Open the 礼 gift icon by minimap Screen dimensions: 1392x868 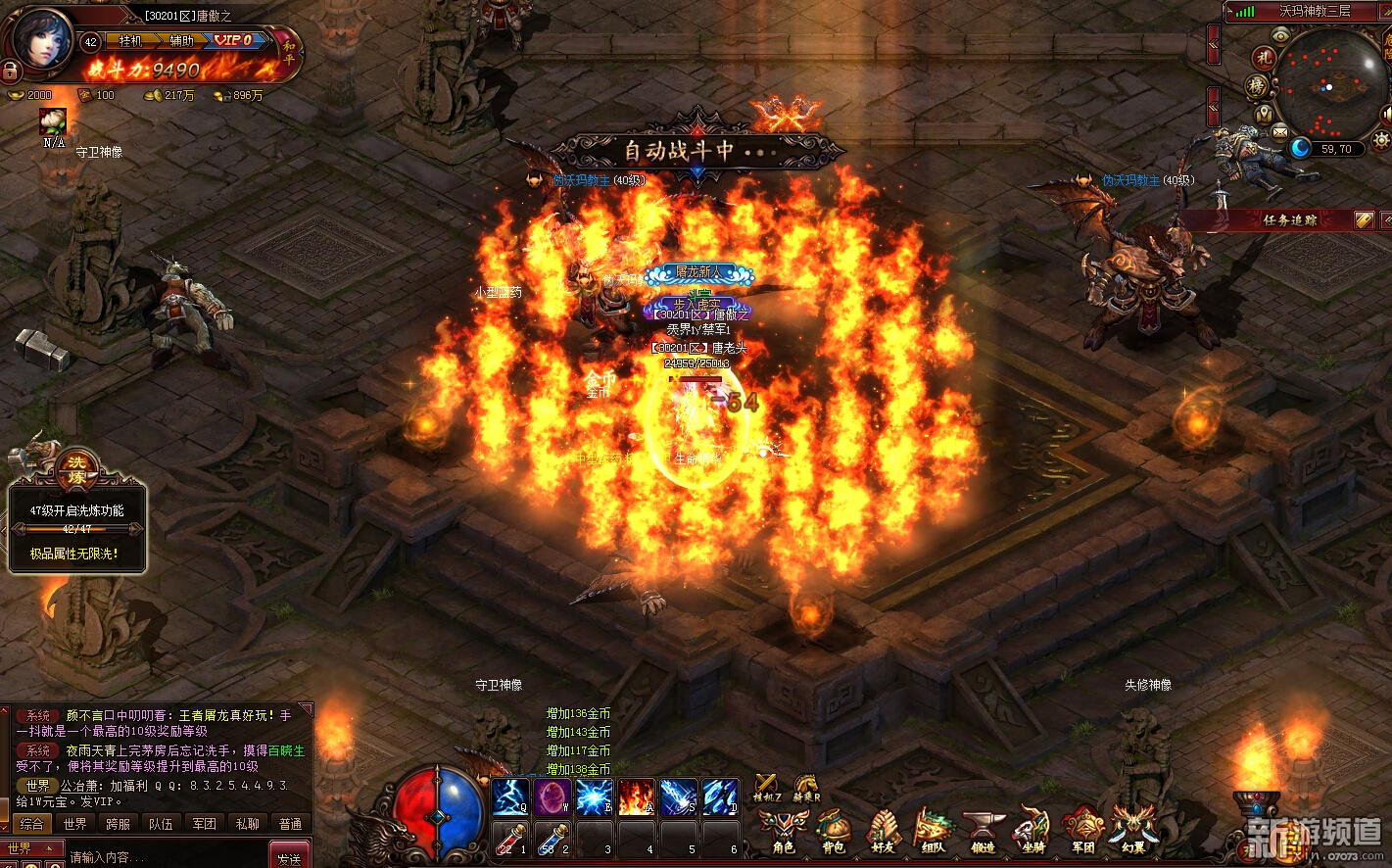pyautogui.click(x=1264, y=58)
